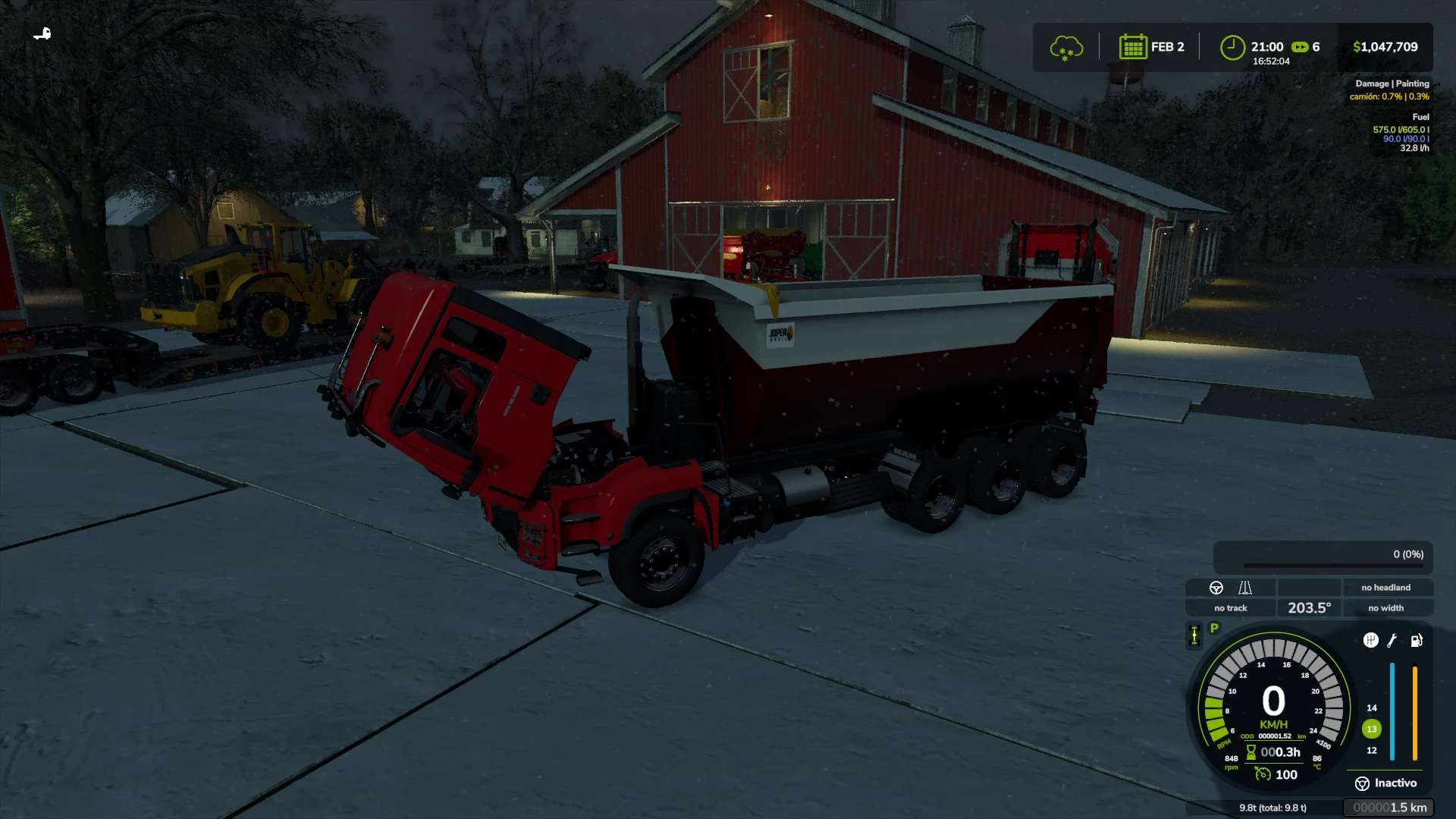
Task: Toggle the Inactivo steering assist indicator
Action: pyautogui.click(x=1386, y=783)
